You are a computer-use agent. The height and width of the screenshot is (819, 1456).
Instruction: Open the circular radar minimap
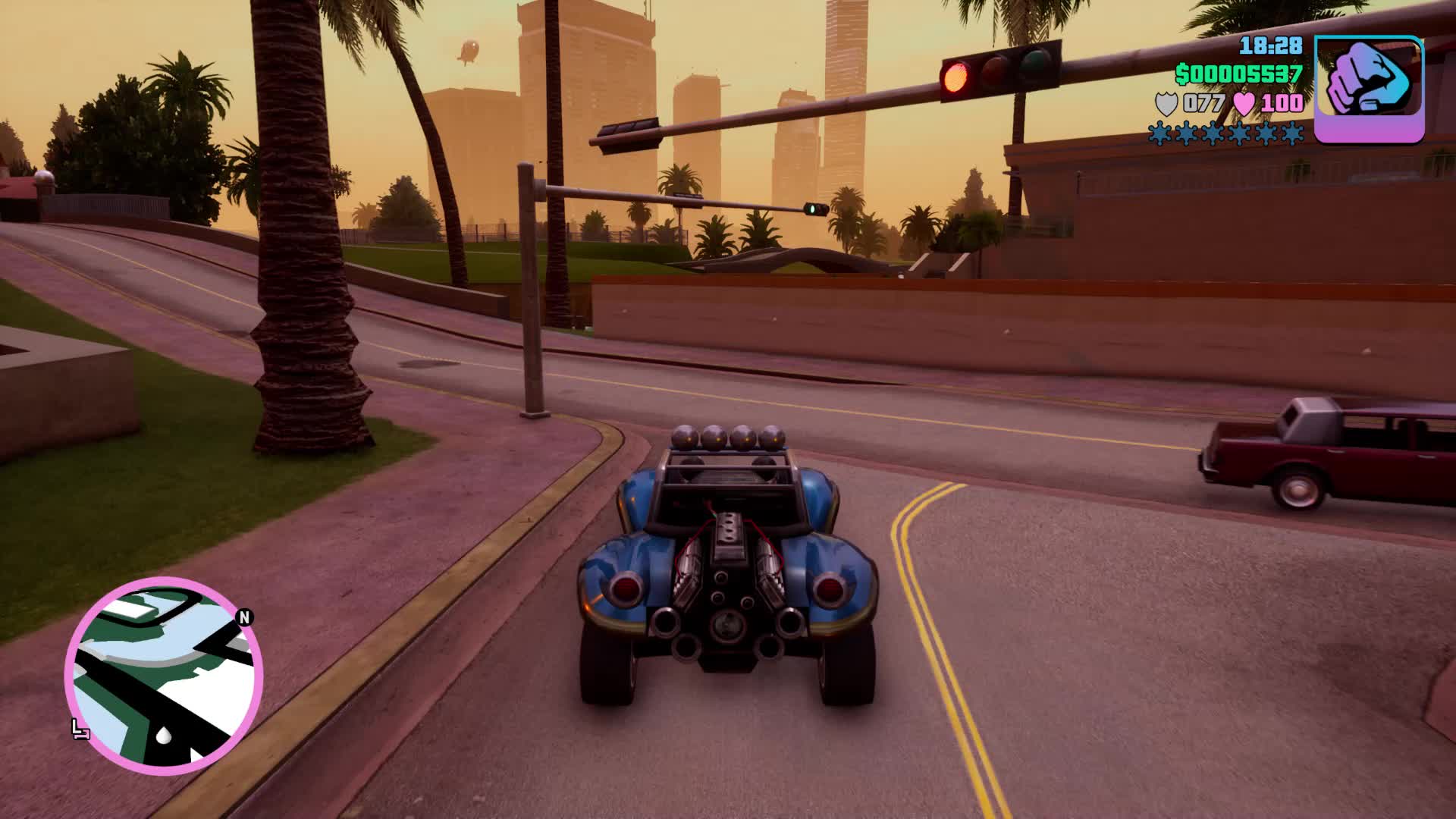click(x=164, y=675)
